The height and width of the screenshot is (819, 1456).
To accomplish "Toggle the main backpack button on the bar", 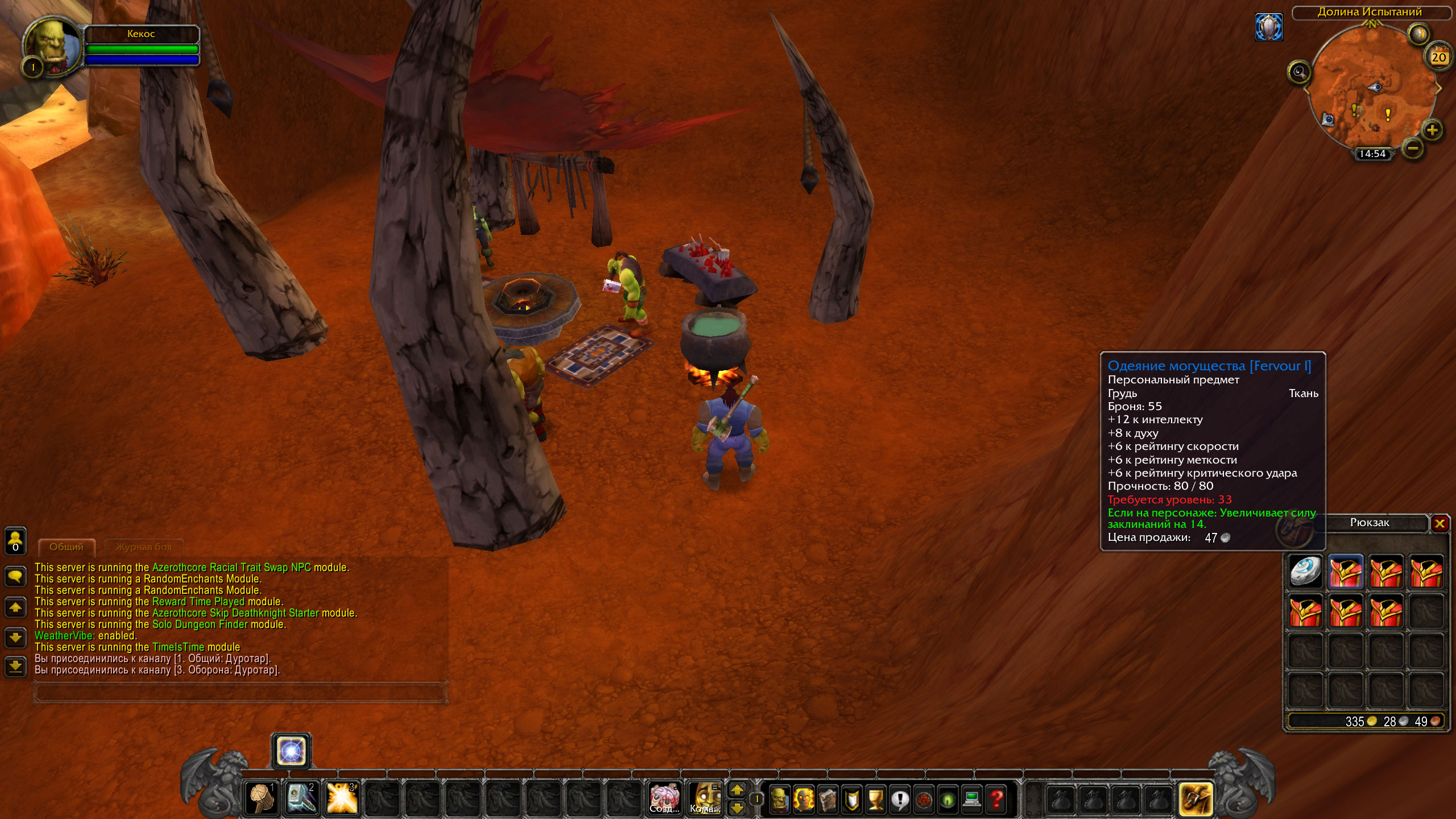I will (x=1195, y=799).
